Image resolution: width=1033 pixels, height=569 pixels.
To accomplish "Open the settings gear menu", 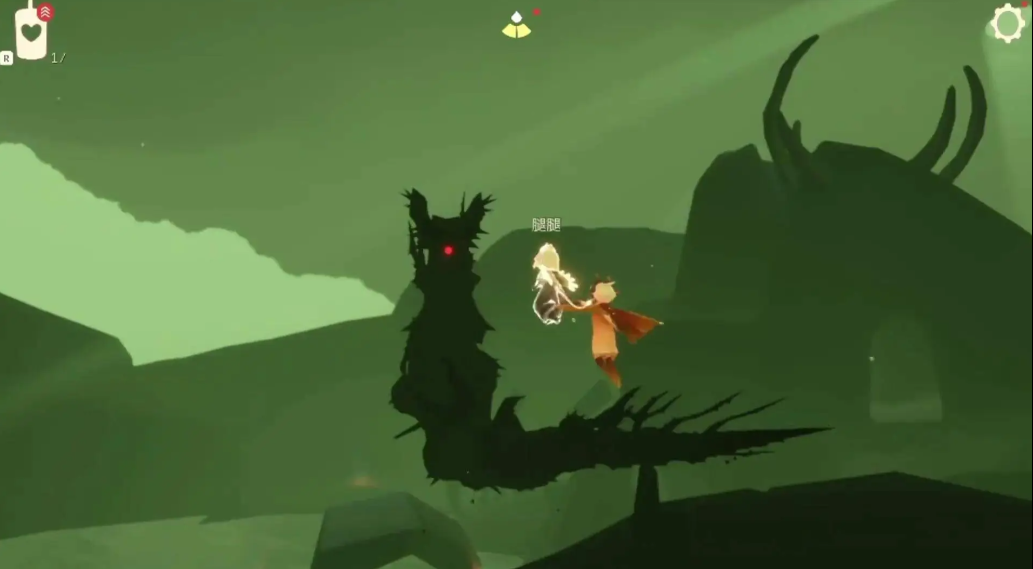I will (1008, 23).
